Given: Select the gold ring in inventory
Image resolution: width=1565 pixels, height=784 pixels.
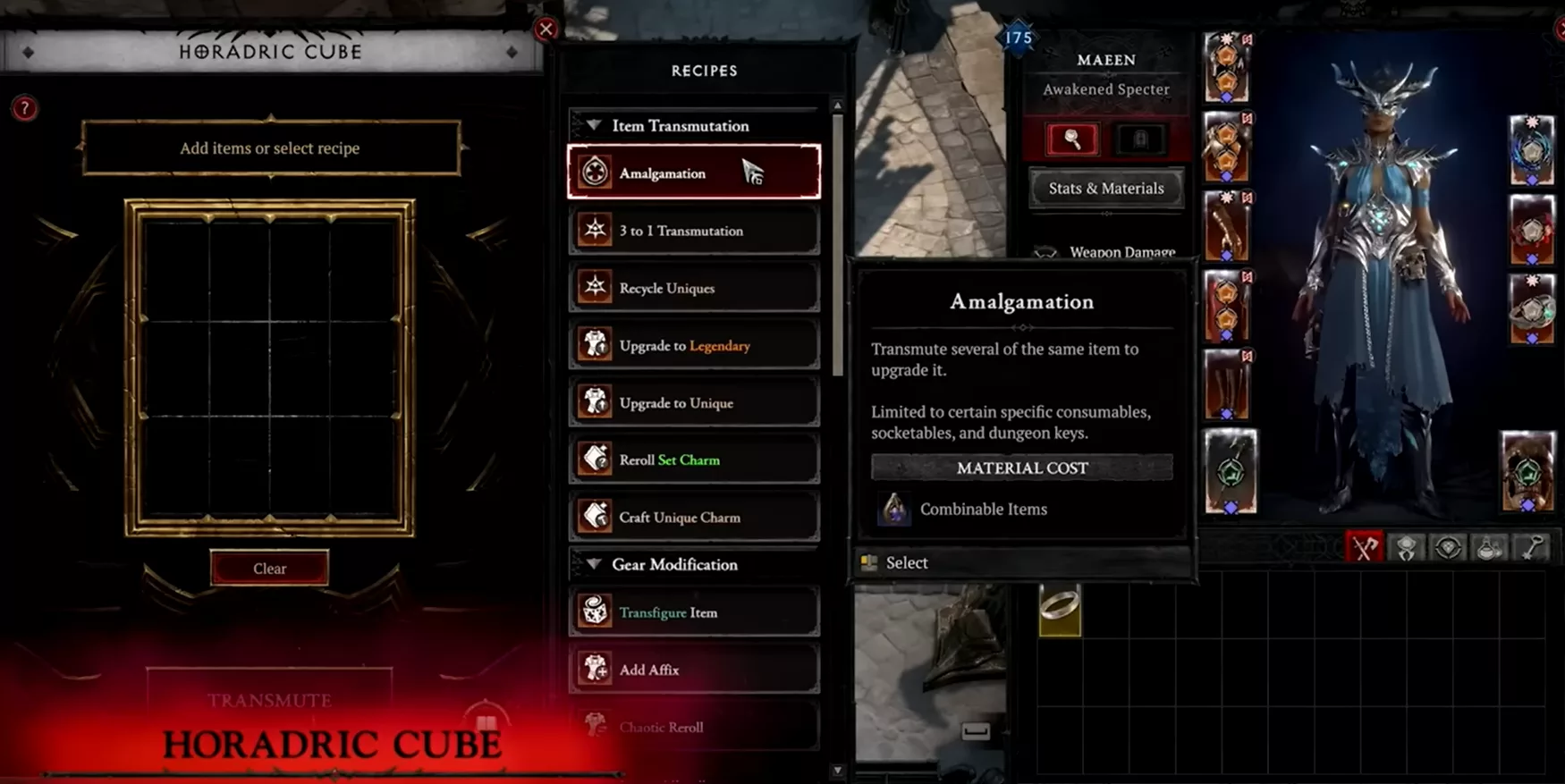Looking at the screenshot, I should pos(1060,610).
